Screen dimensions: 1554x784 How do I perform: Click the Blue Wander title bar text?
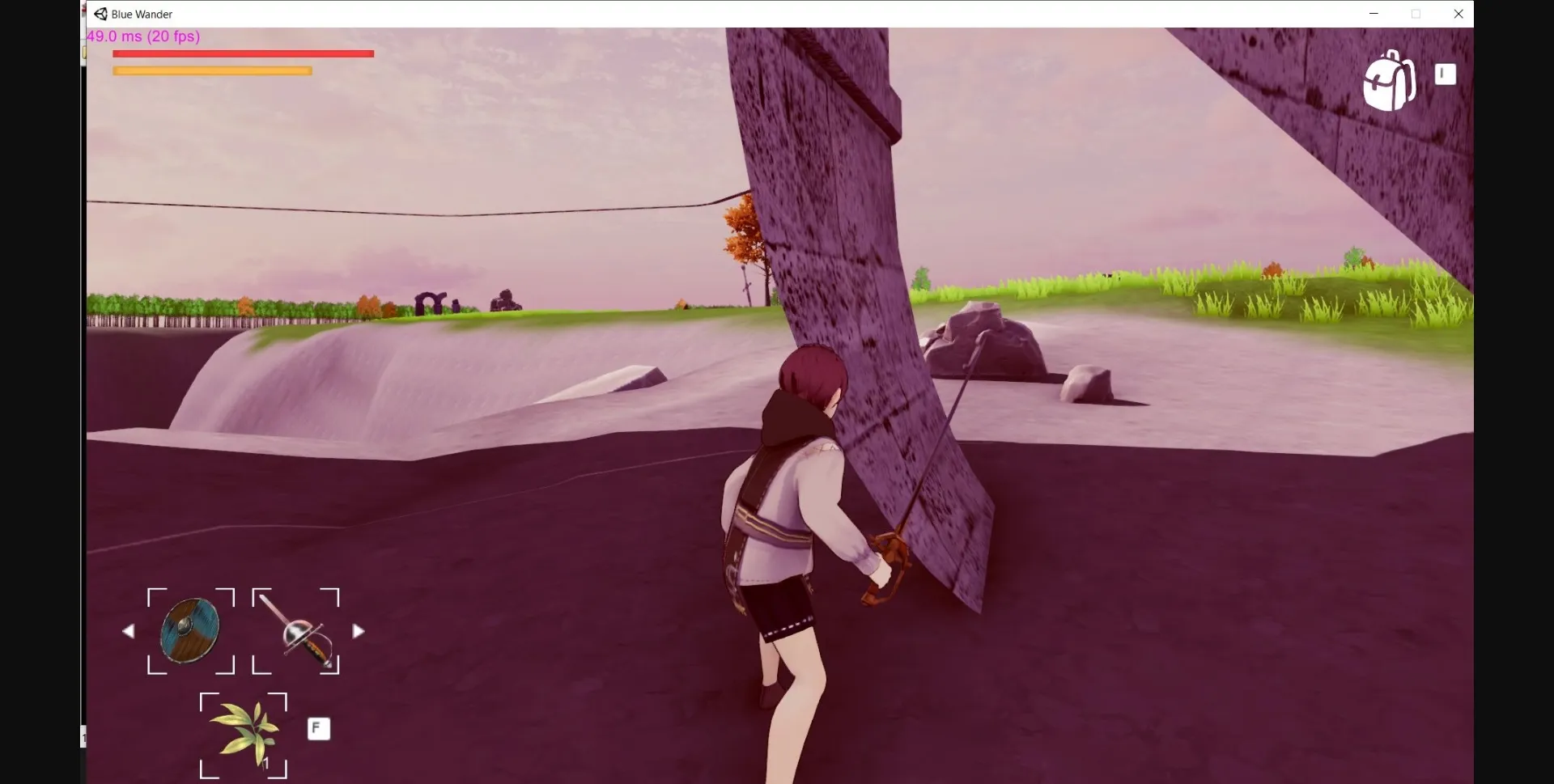point(142,14)
